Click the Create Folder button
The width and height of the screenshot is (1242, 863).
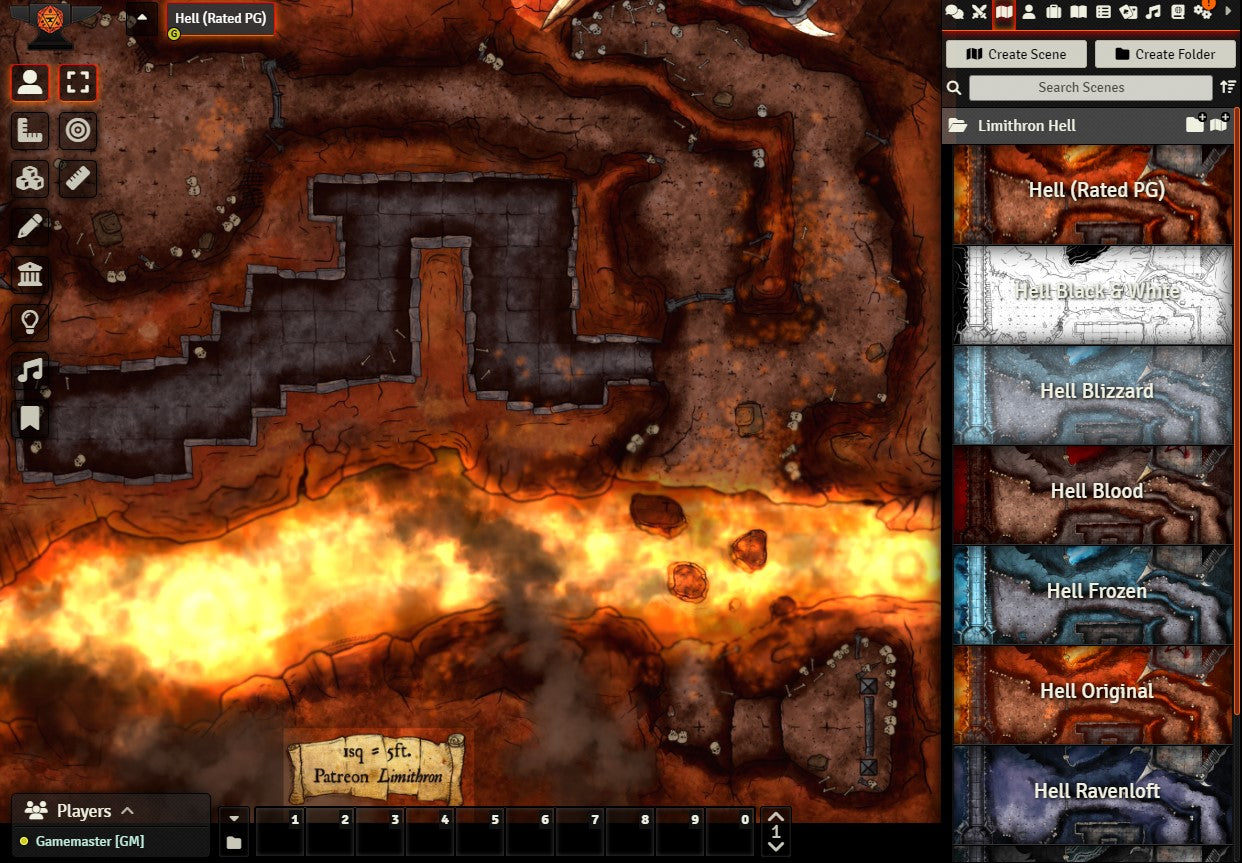1165,54
